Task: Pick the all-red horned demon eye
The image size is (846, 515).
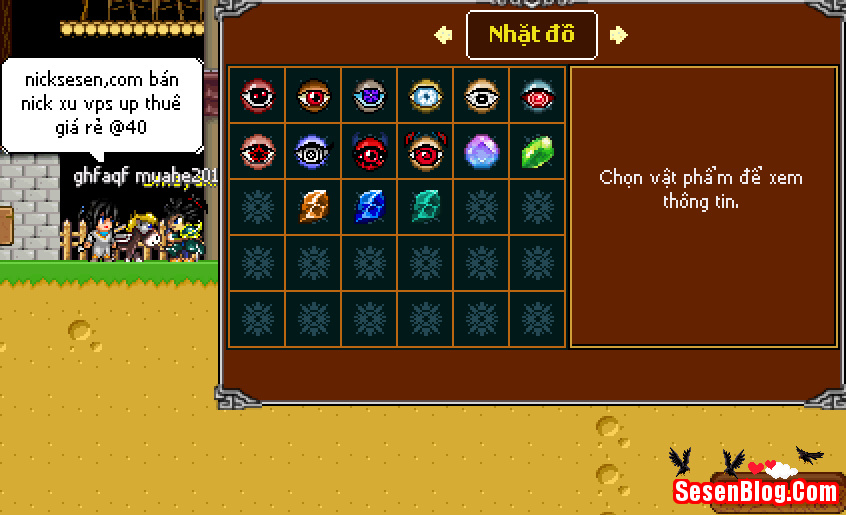Action: [x=369, y=152]
